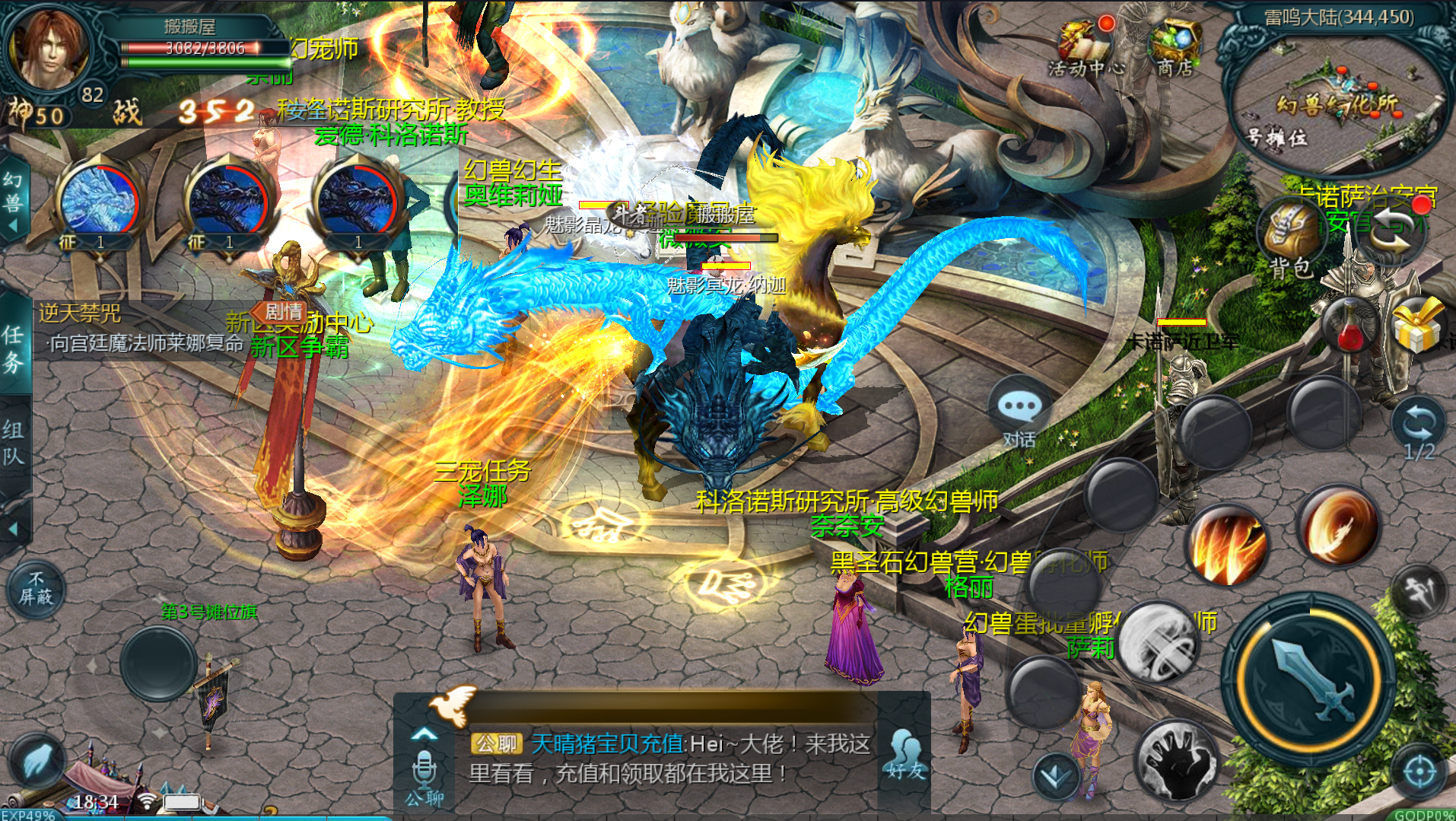Open the 商店 shop

click(x=1175, y=47)
